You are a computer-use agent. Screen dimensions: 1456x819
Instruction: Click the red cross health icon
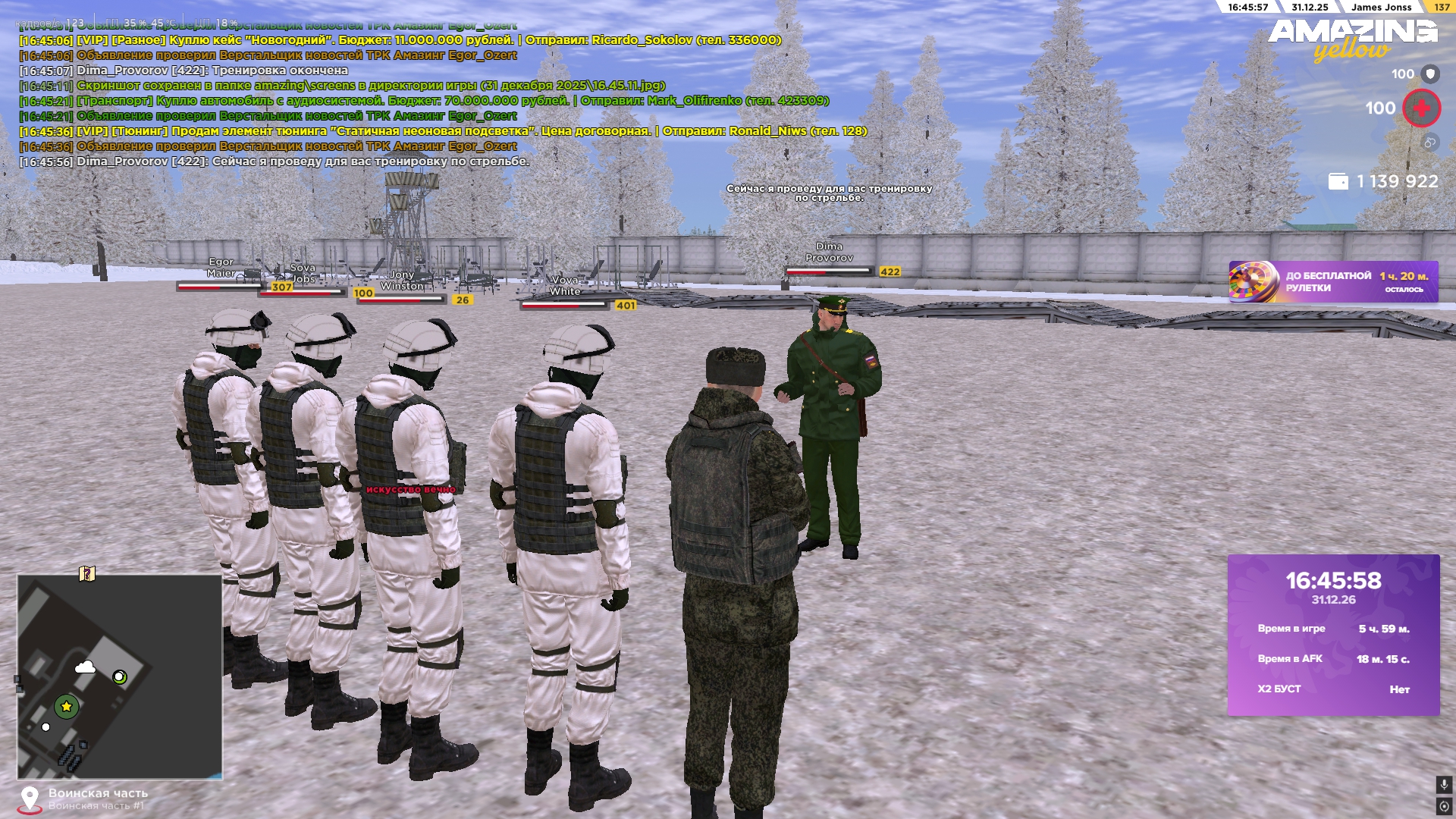(x=1421, y=108)
